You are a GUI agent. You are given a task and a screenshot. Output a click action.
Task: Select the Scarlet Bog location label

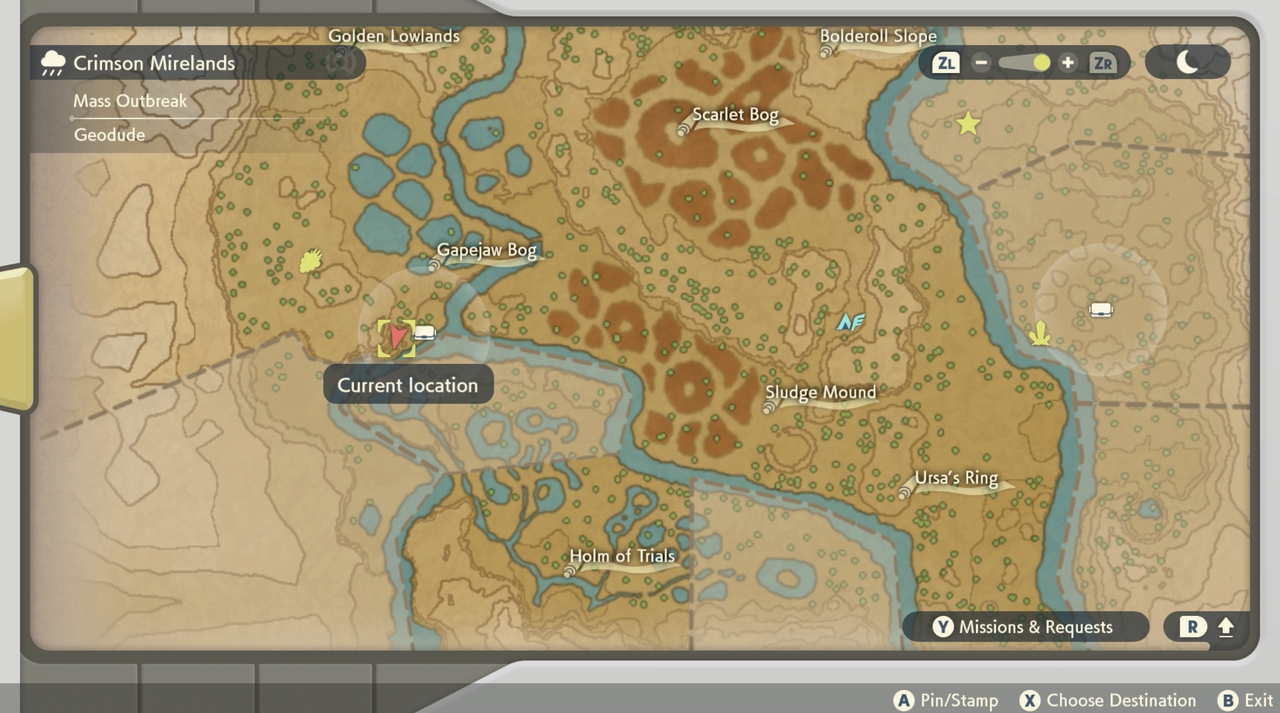click(735, 115)
